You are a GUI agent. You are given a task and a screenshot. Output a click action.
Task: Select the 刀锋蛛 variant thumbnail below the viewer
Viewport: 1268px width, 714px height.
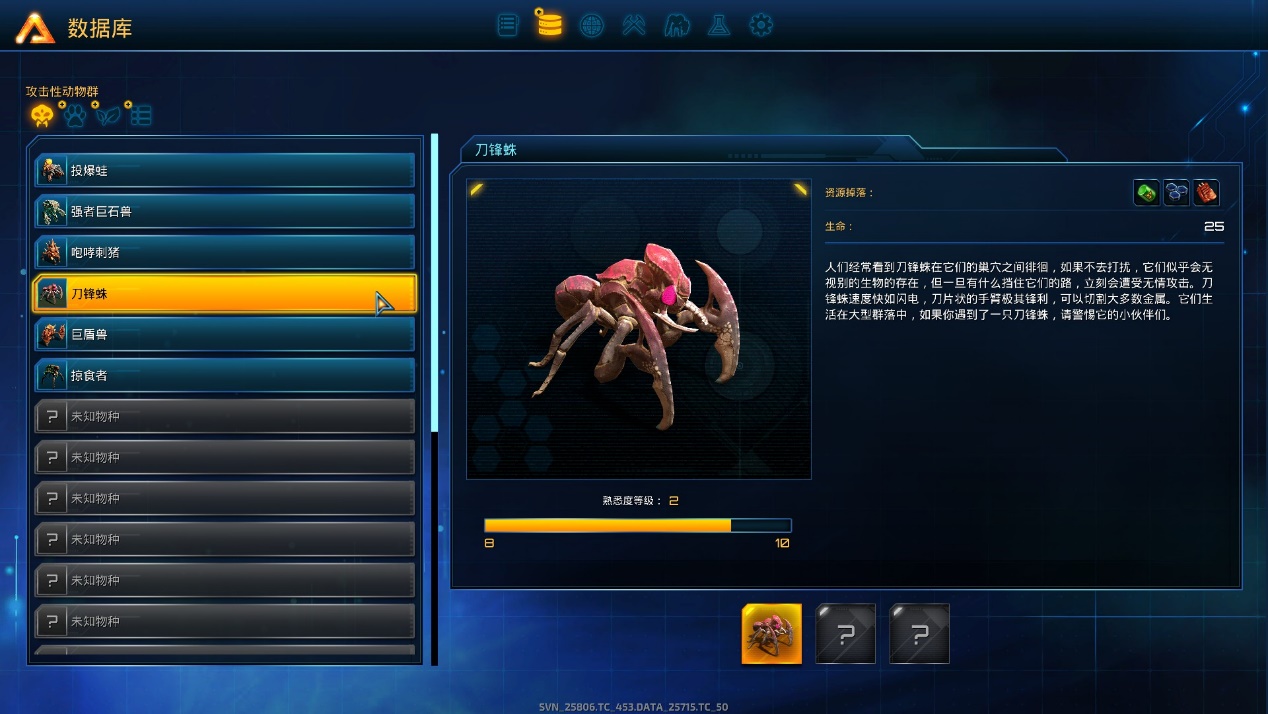coord(771,634)
